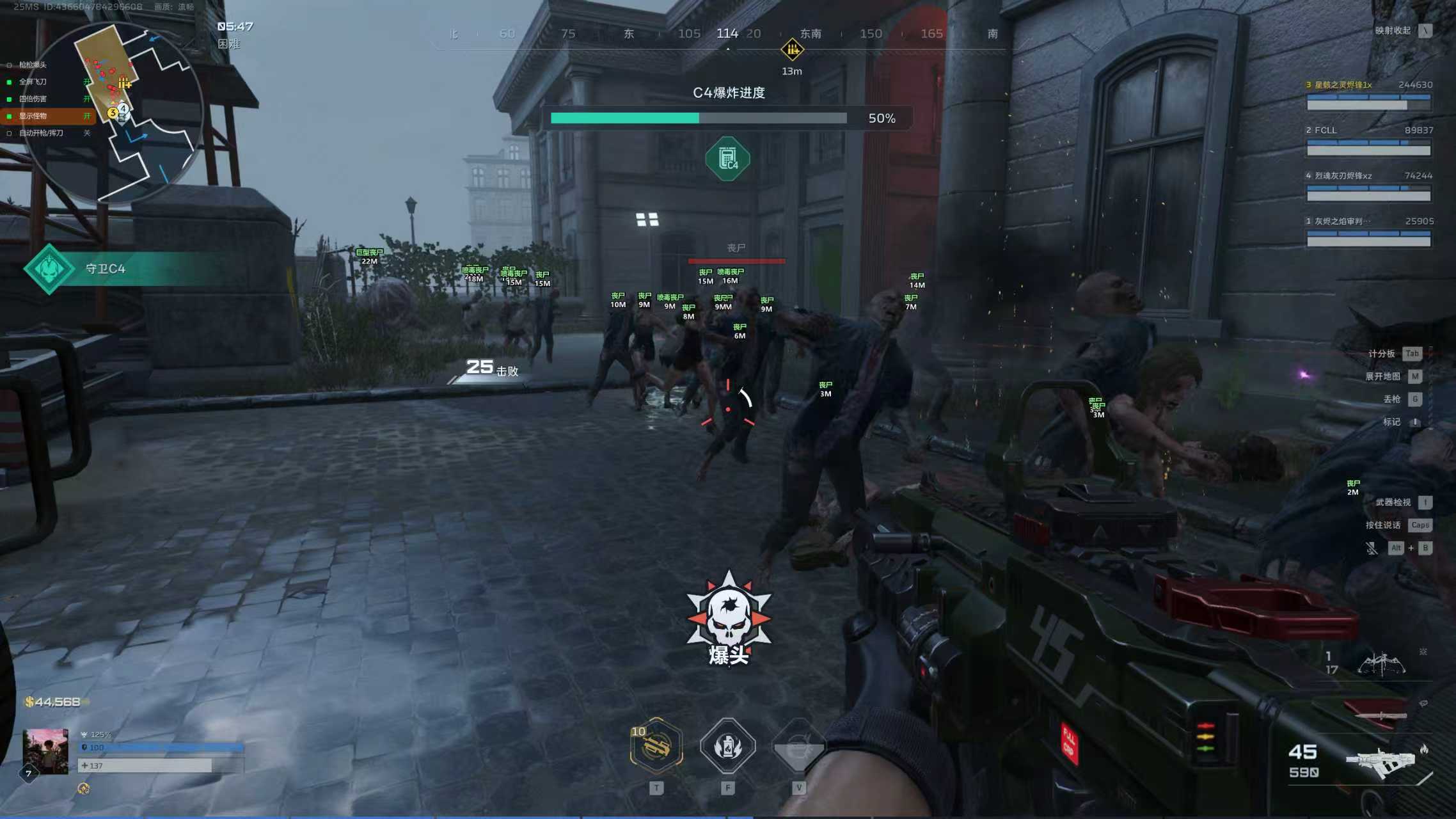The height and width of the screenshot is (819, 1456).
Task: Toggle the 四倍伤害 overlay option
Action: [33, 99]
